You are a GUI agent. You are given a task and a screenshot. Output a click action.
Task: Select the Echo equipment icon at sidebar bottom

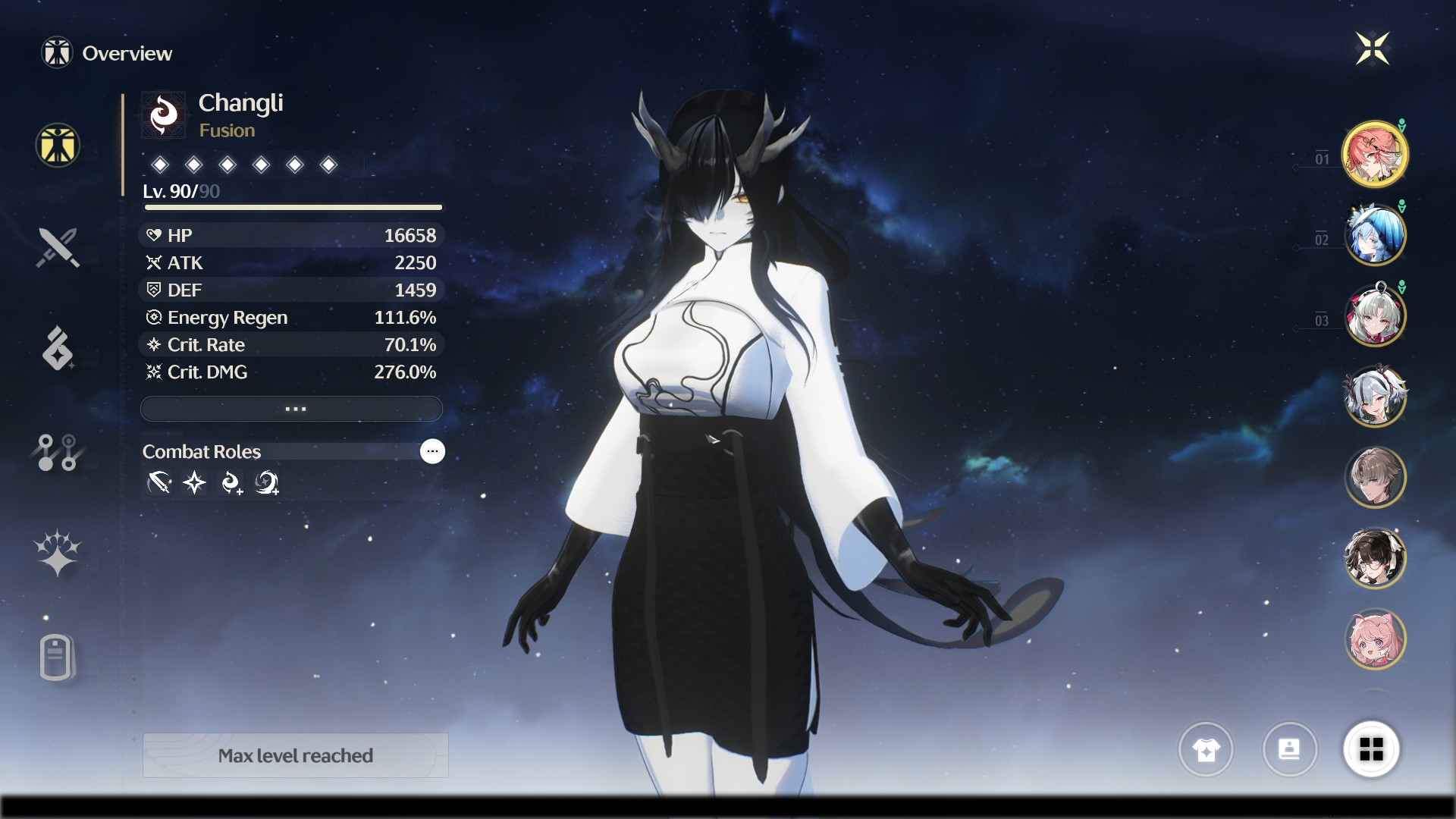pos(57,657)
